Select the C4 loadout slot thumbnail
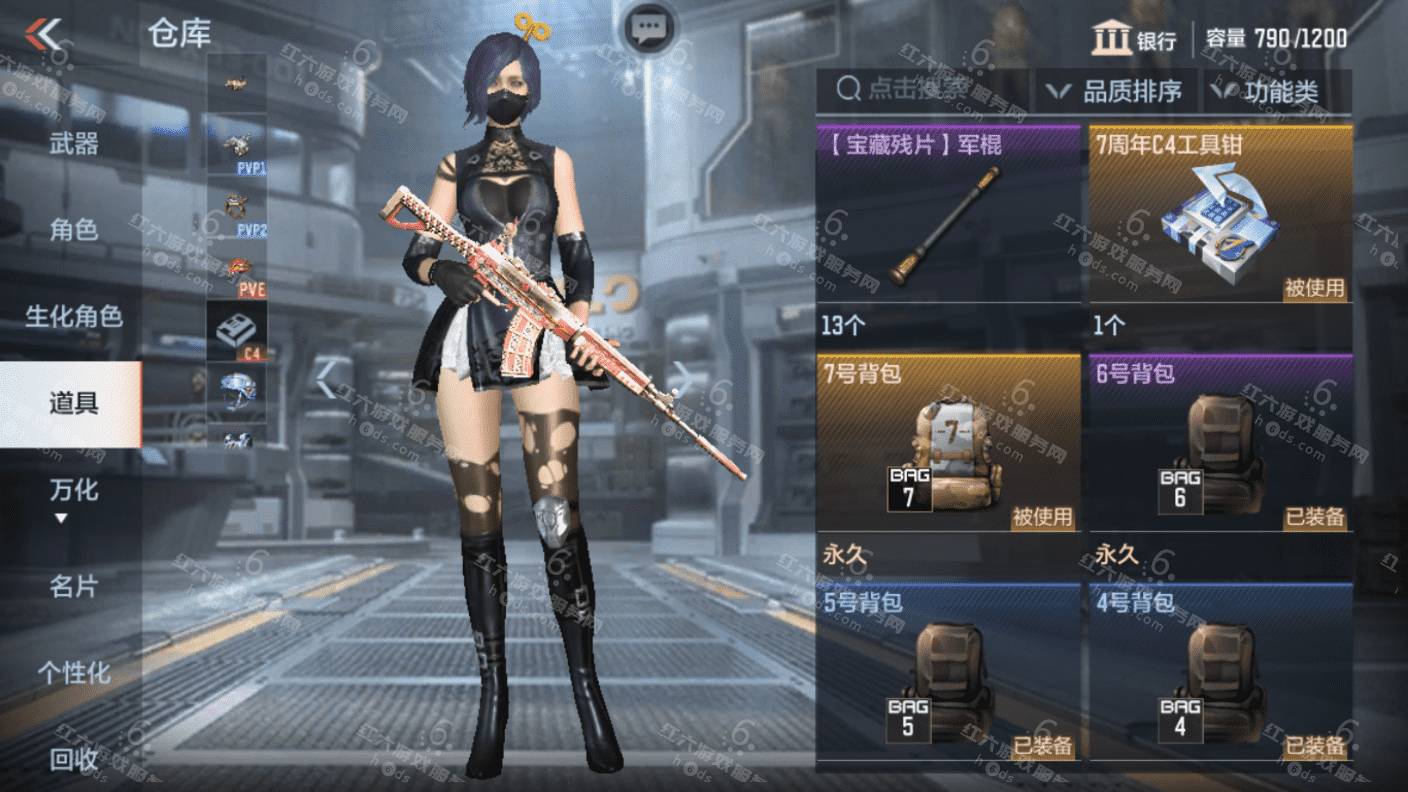 [237, 332]
